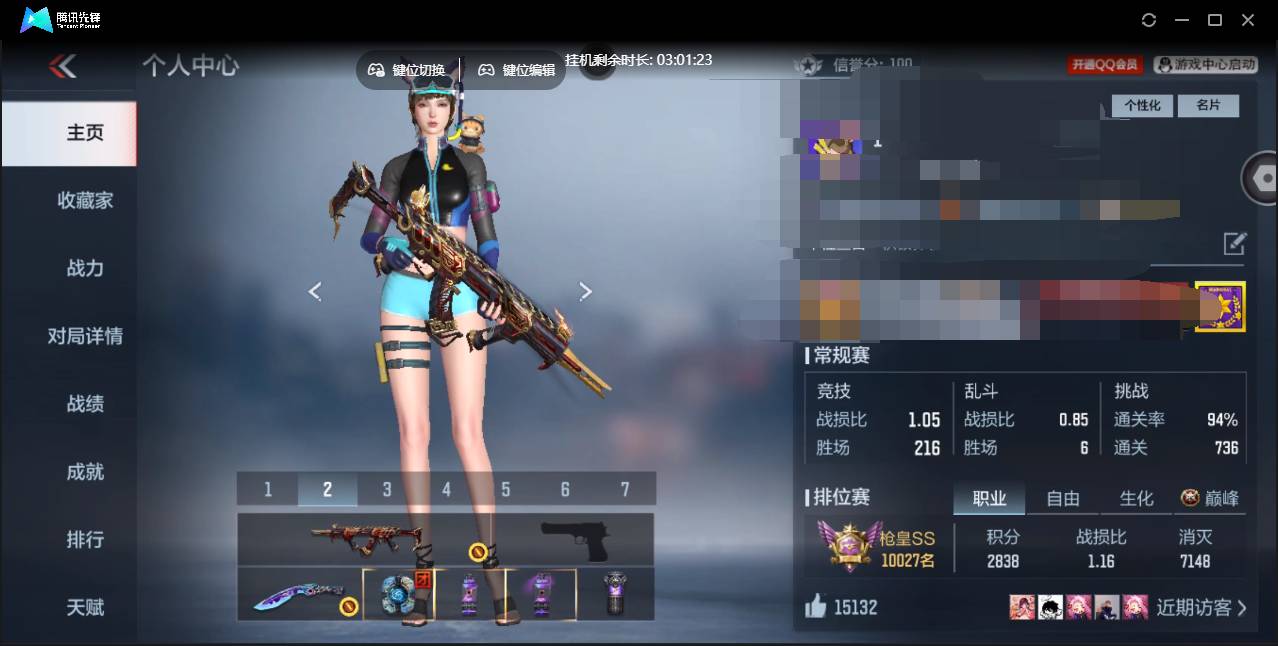Go back with the double-arrow button
The height and width of the screenshot is (646, 1278).
(x=62, y=67)
